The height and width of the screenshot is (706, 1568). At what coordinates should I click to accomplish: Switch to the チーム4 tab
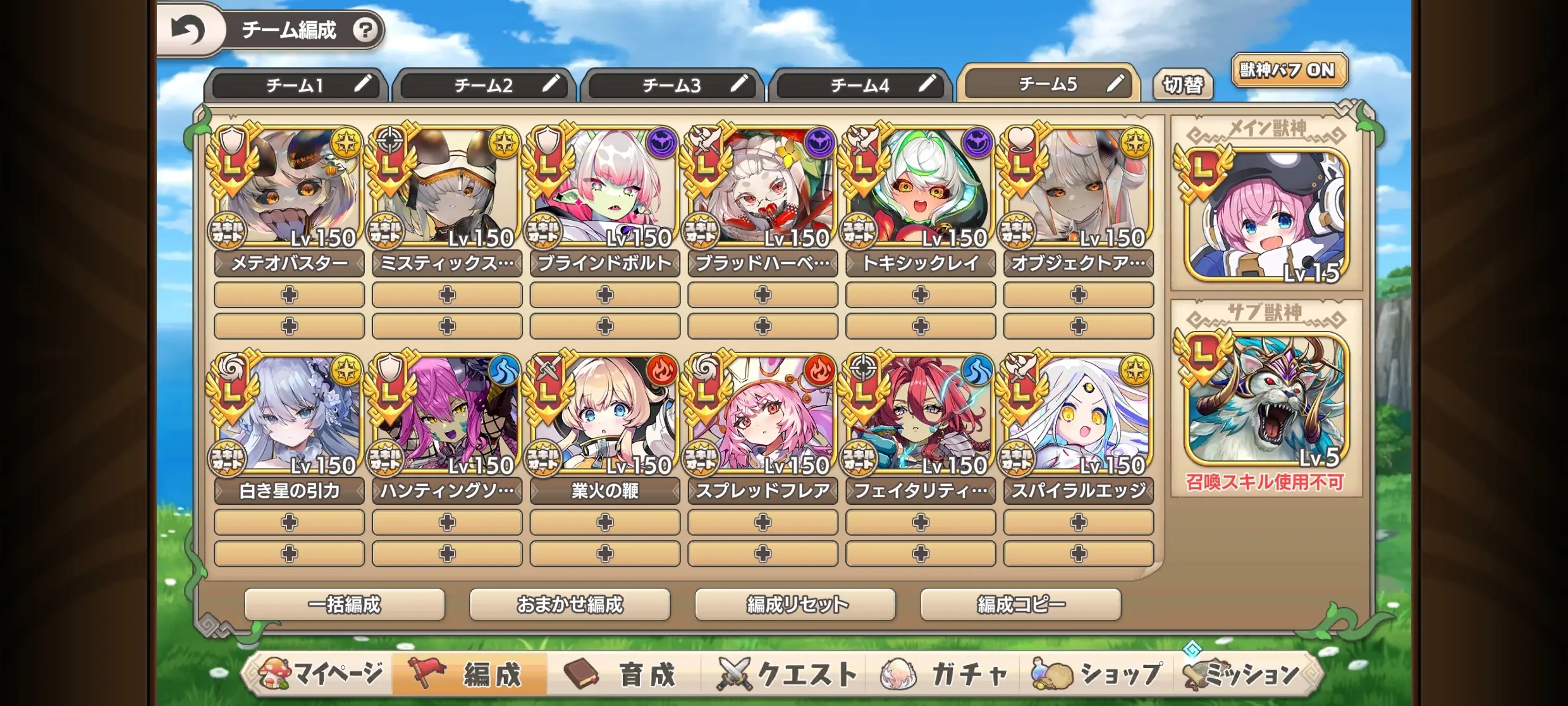pyautogui.click(x=859, y=85)
